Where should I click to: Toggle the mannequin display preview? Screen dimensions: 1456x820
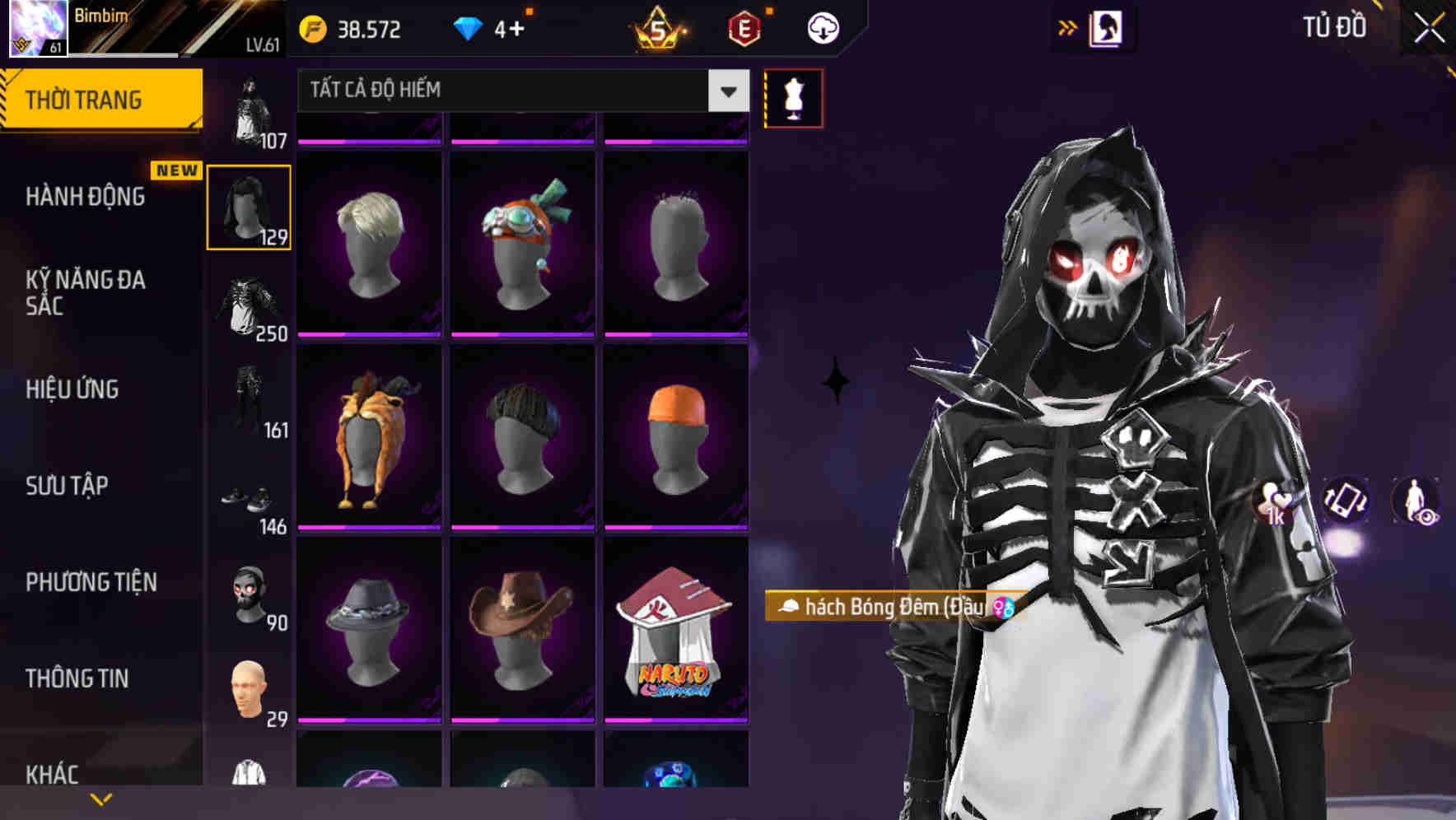pos(793,98)
